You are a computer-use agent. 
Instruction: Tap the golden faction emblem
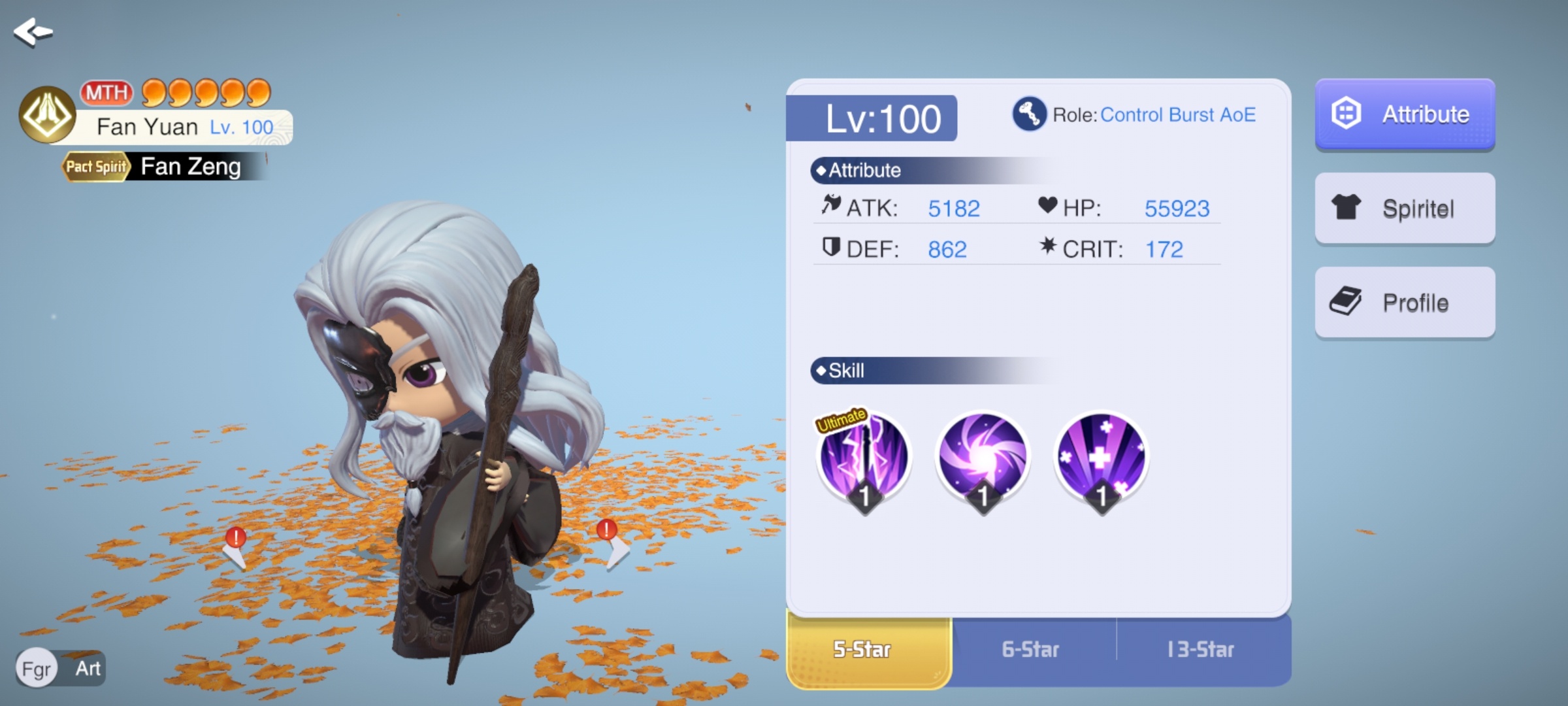click(x=47, y=114)
